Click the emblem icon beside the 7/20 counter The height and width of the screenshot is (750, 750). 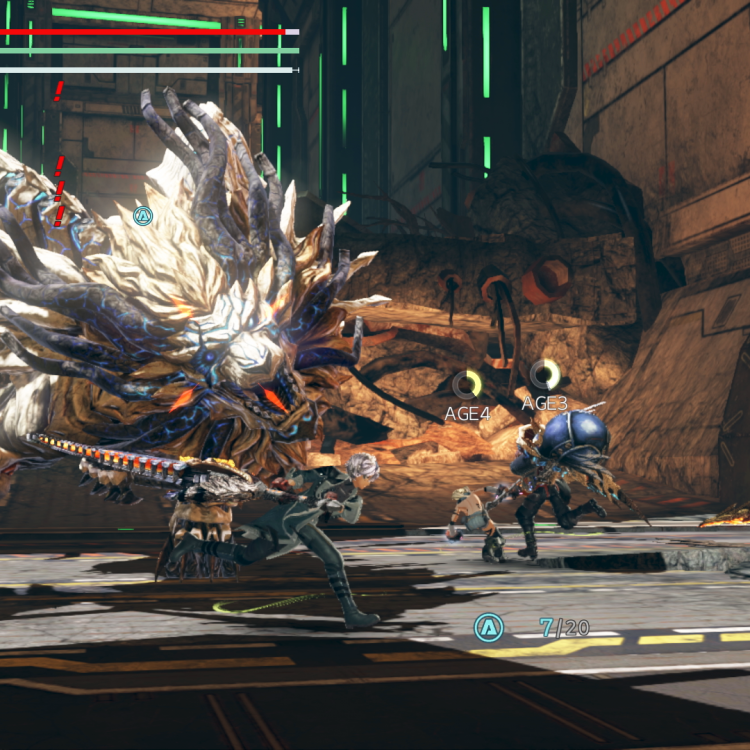tap(488, 627)
